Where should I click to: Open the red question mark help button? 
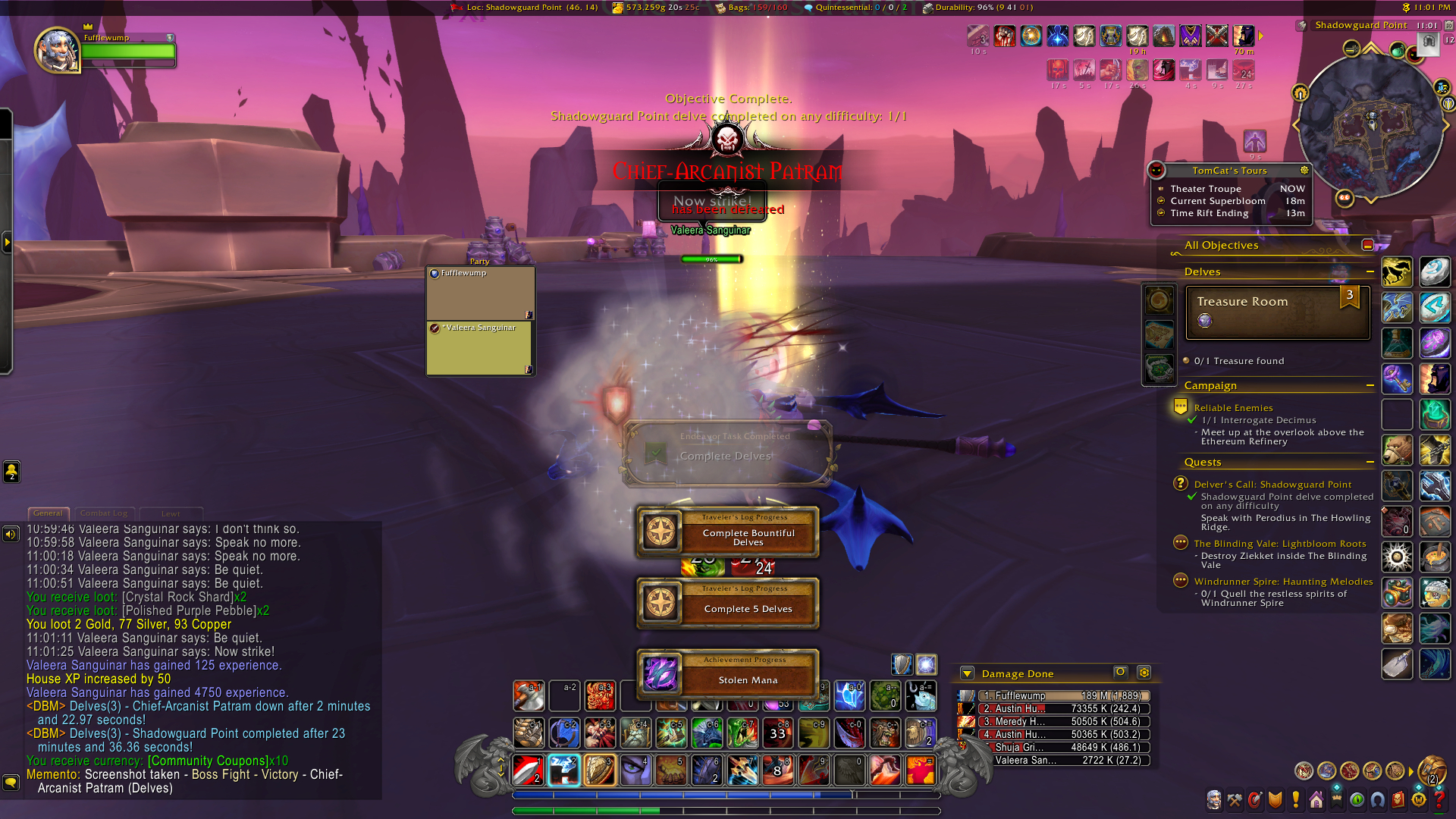point(1439,800)
